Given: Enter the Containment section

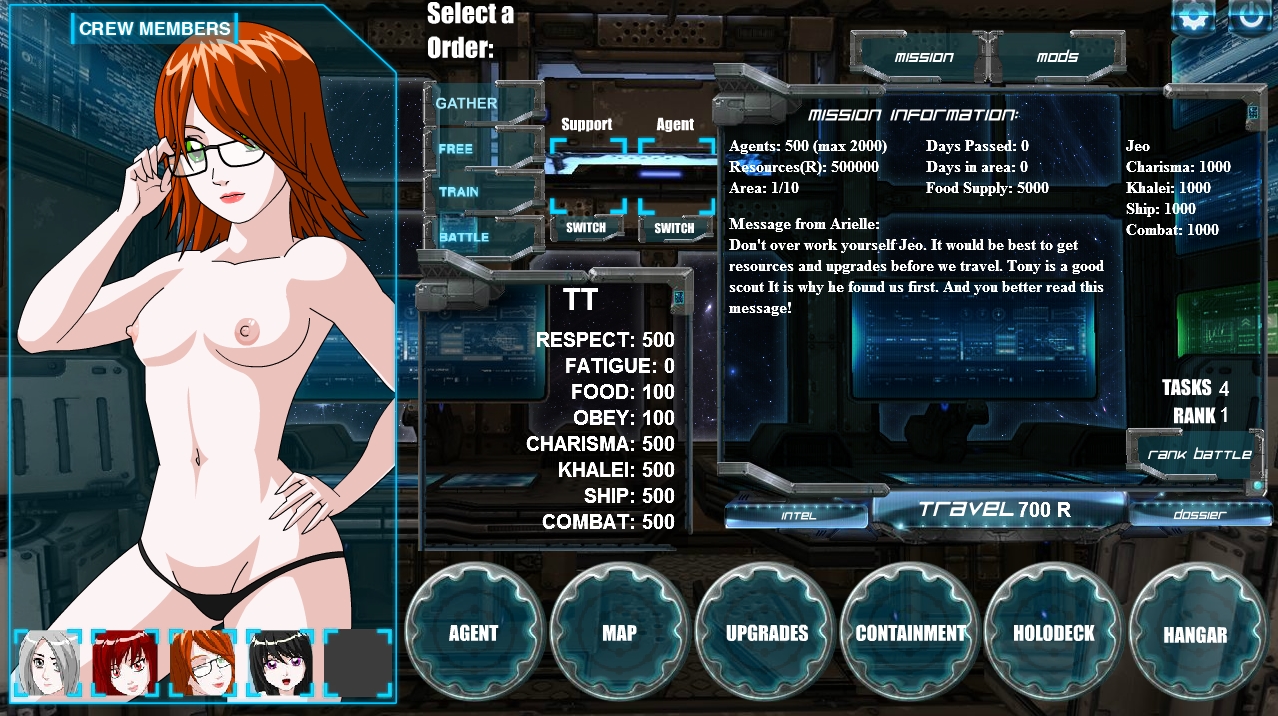Looking at the screenshot, I should point(911,633).
